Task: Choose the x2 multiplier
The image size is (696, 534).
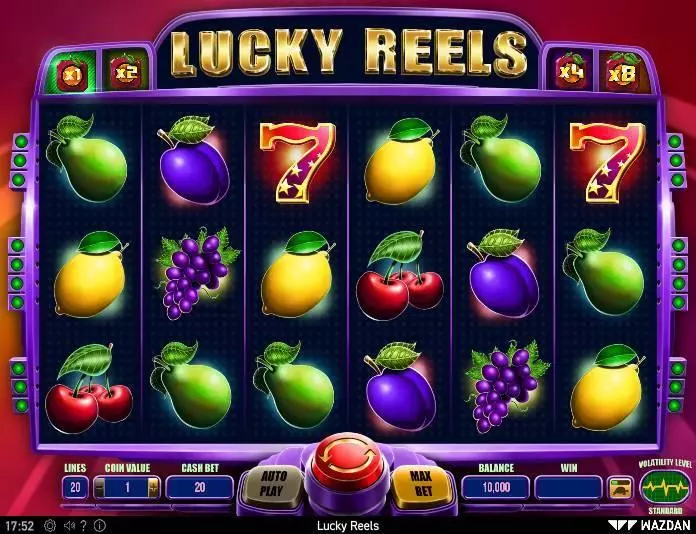Action: pos(127,72)
